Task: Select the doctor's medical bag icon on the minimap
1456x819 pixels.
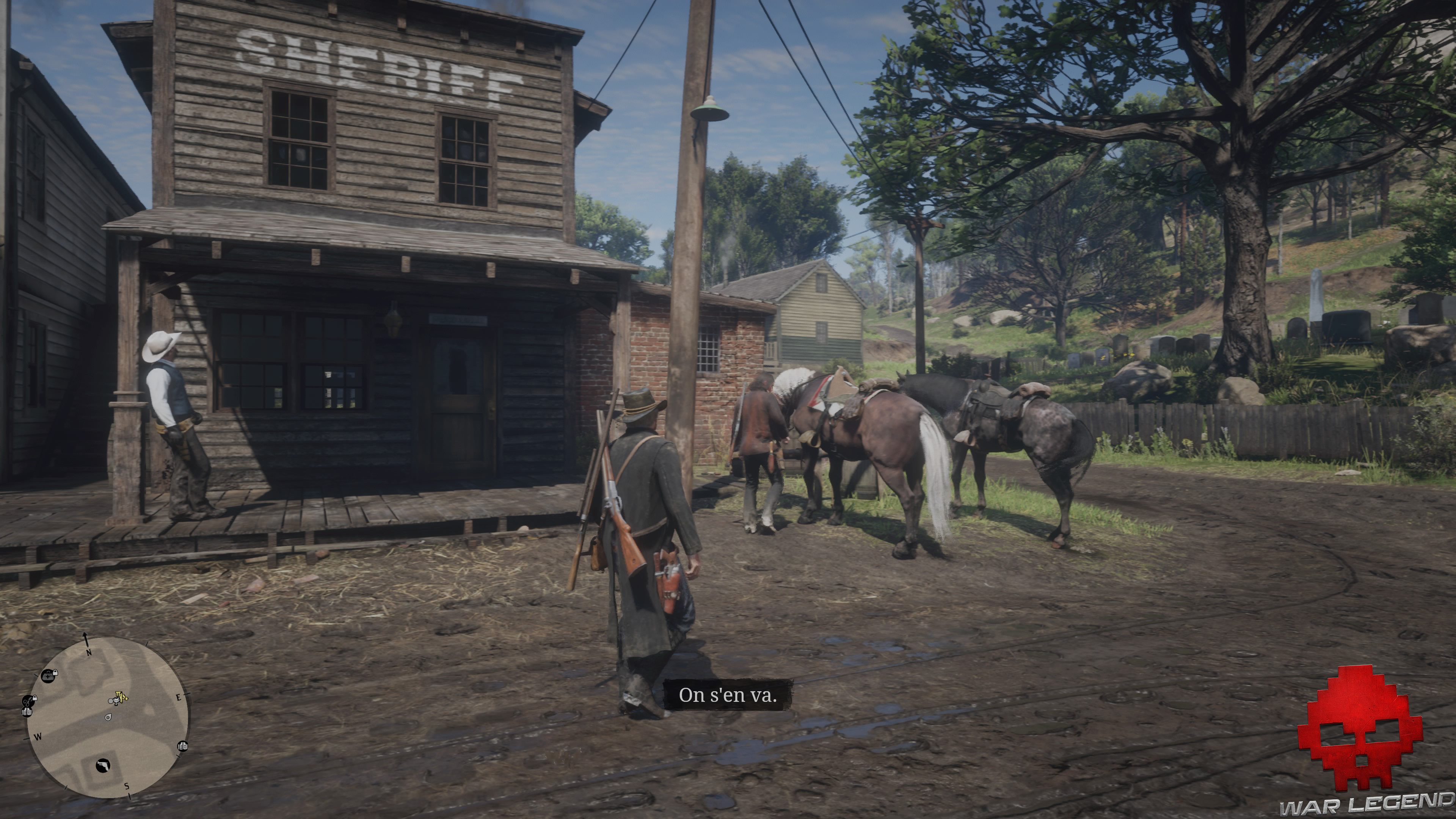Action: 48,676
